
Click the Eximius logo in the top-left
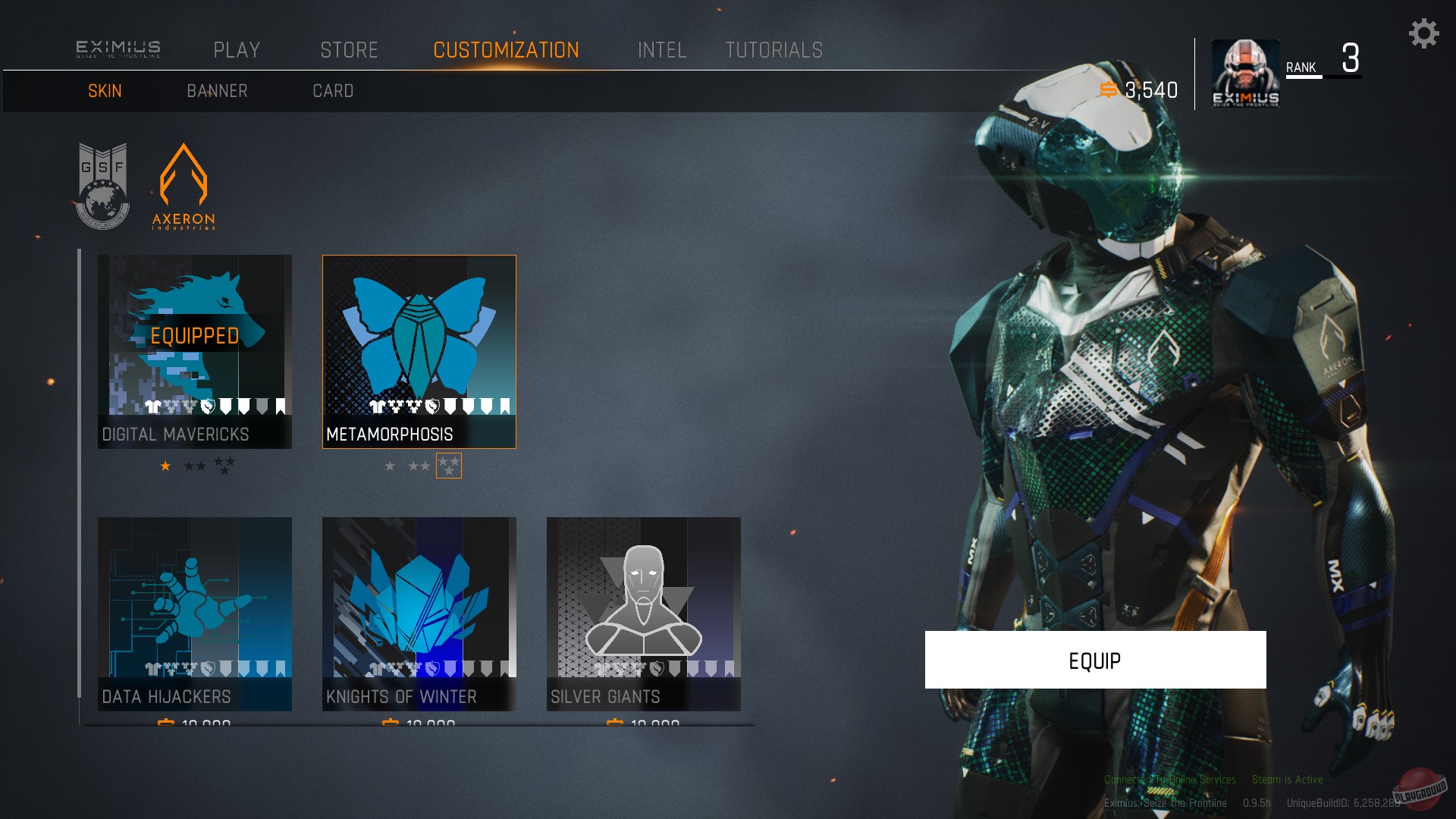(x=118, y=49)
